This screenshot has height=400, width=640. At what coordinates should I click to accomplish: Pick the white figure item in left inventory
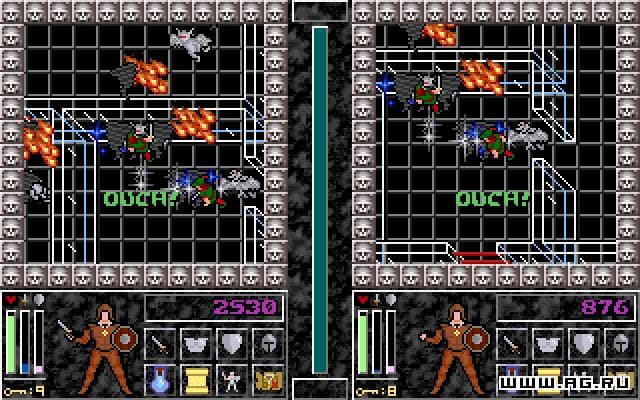(232, 380)
